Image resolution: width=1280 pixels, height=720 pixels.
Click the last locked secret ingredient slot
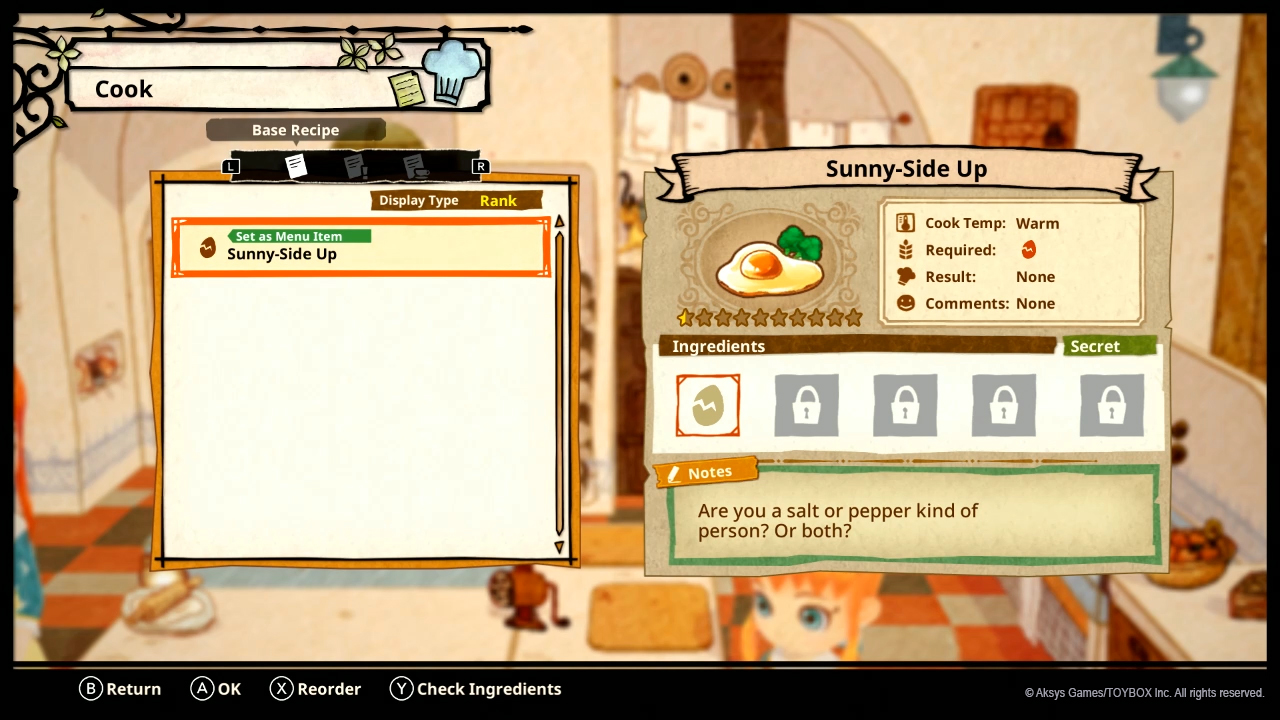click(x=1110, y=405)
